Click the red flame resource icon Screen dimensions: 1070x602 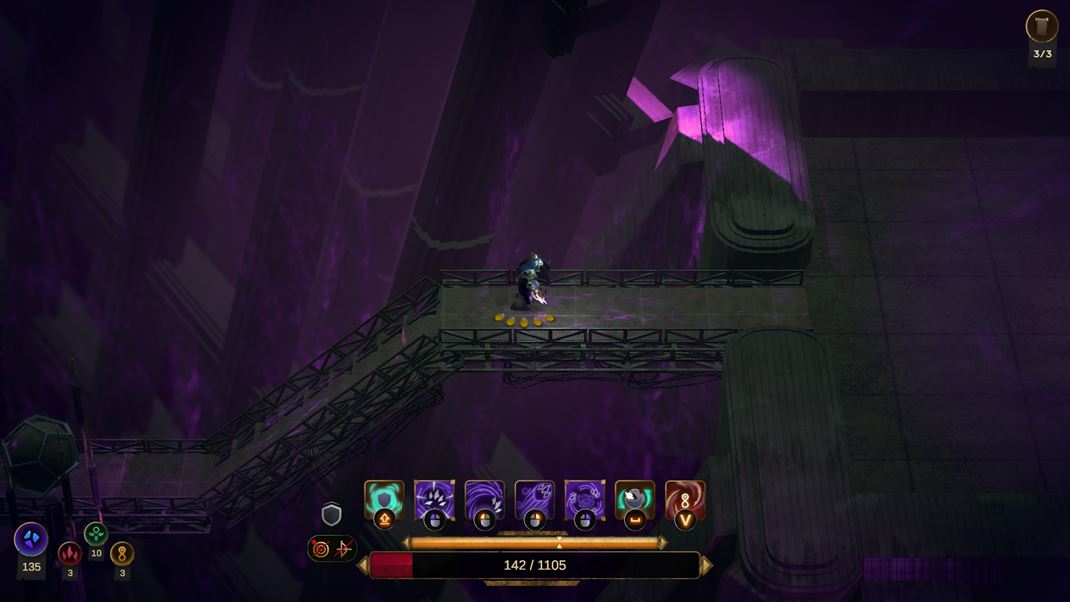(x=69, y=553)
